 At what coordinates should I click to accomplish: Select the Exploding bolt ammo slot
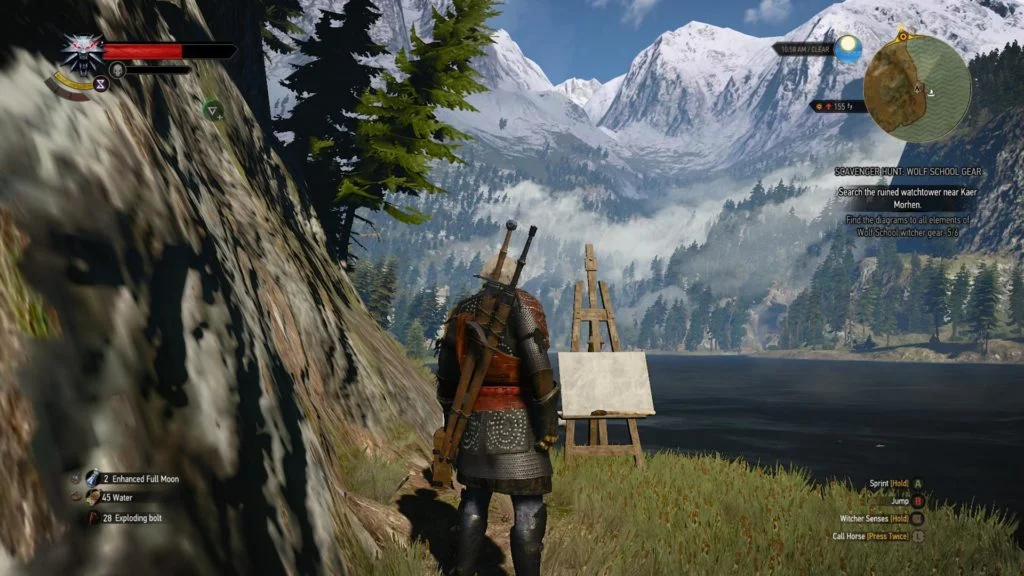pyautogui.click(x=93, y=517)
